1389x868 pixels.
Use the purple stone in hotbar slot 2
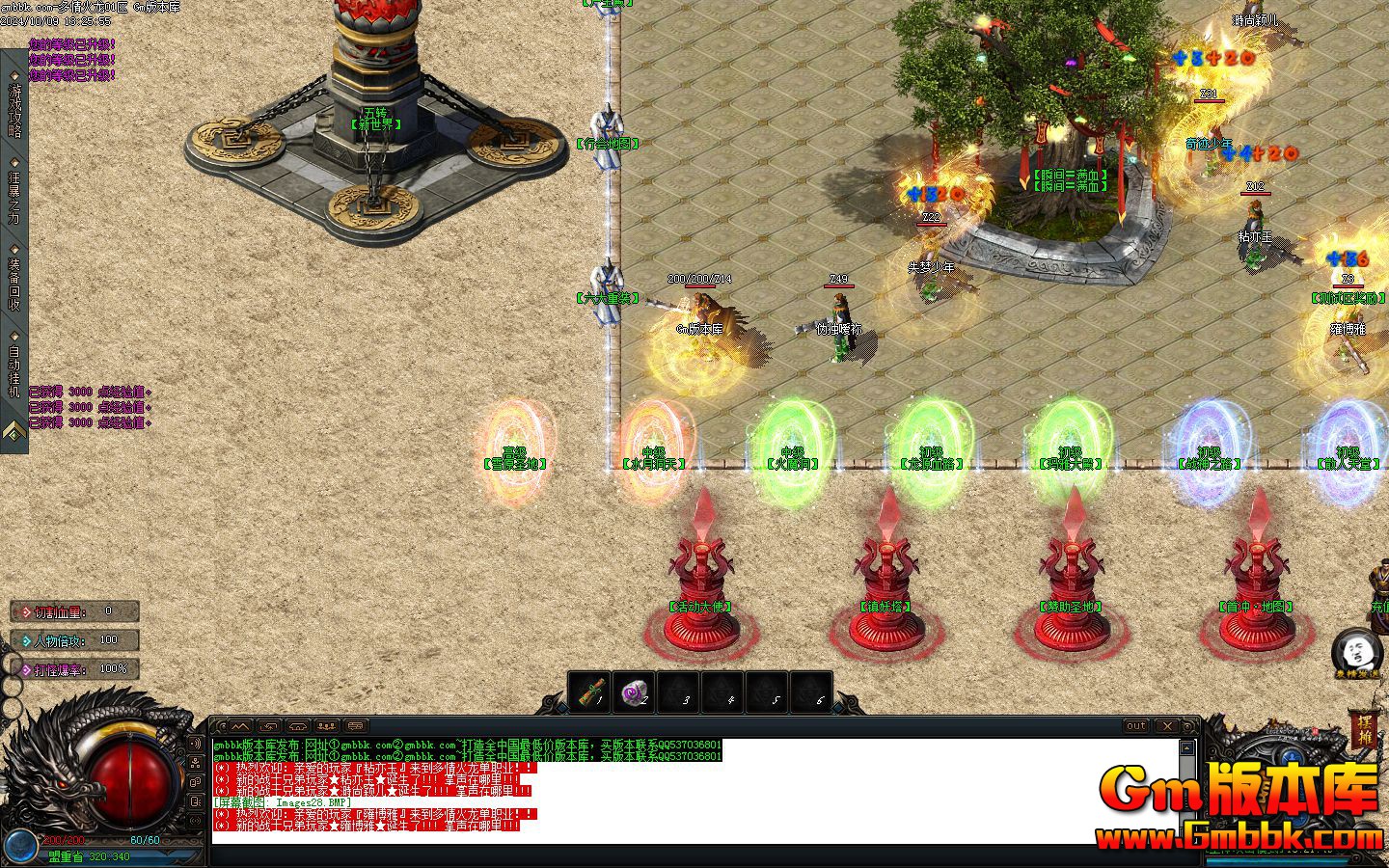[x=635, y=692]
